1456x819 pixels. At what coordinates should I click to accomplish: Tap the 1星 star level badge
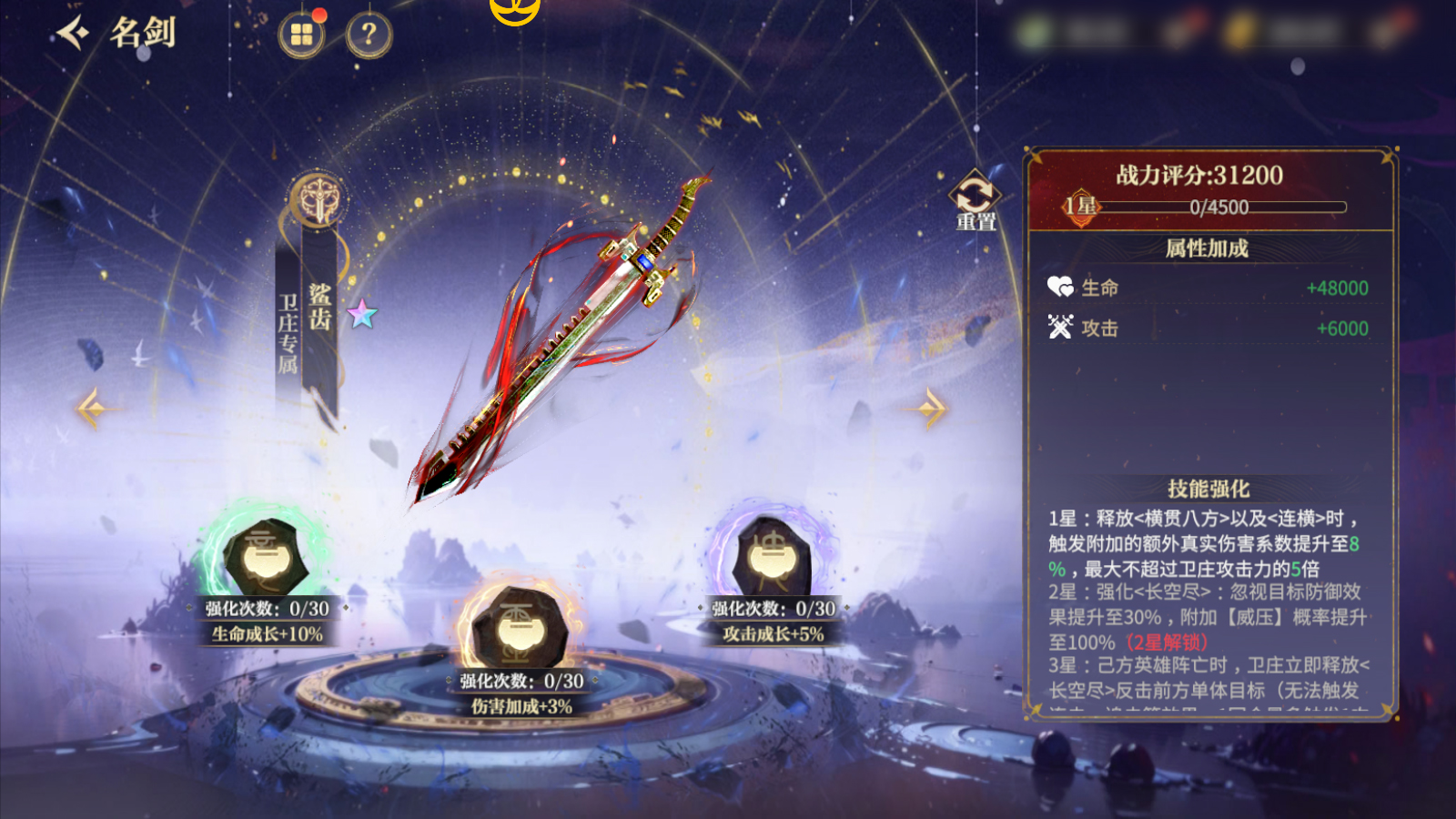pyautogui.click(x=1081, y=207)
